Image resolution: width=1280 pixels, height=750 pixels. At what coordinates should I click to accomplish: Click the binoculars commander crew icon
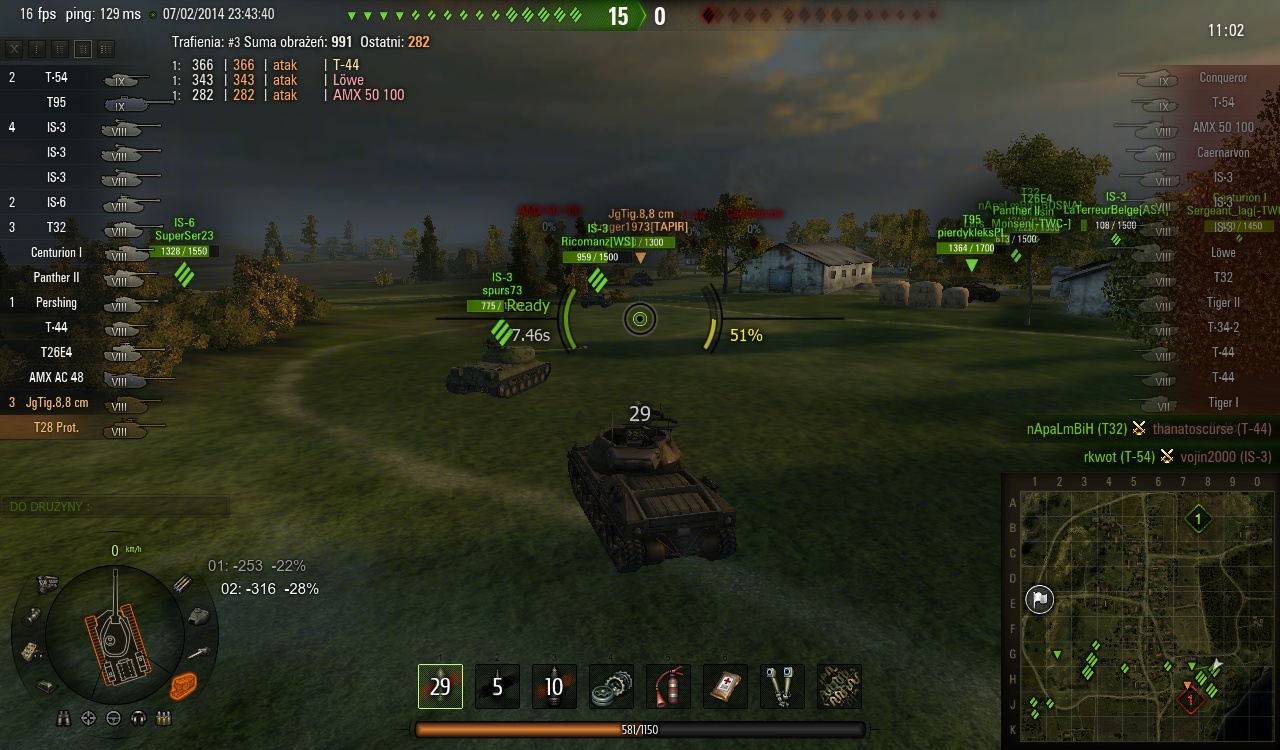pos(64,718)
